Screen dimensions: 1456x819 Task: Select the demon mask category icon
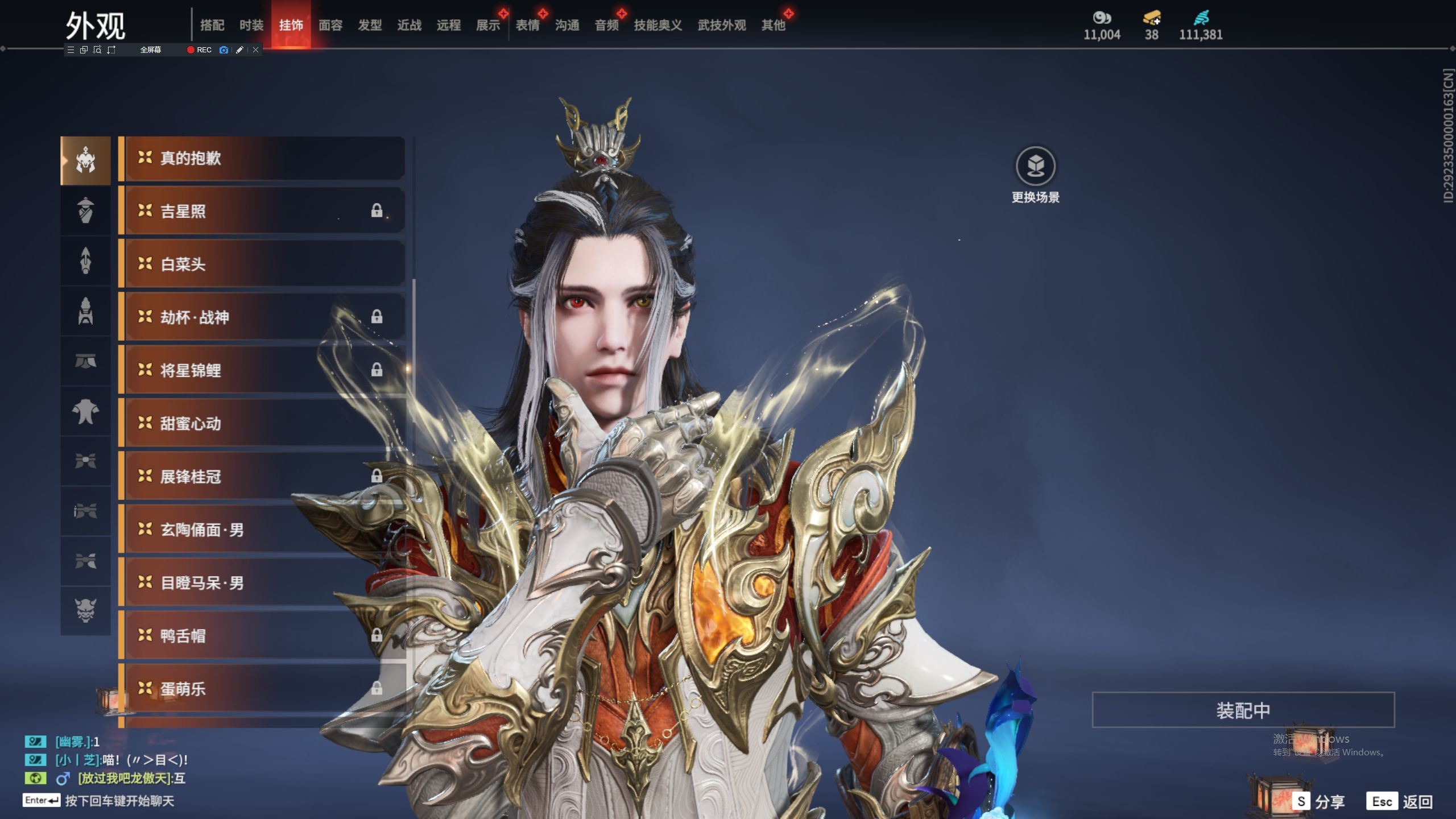click(x=85, y=611)
